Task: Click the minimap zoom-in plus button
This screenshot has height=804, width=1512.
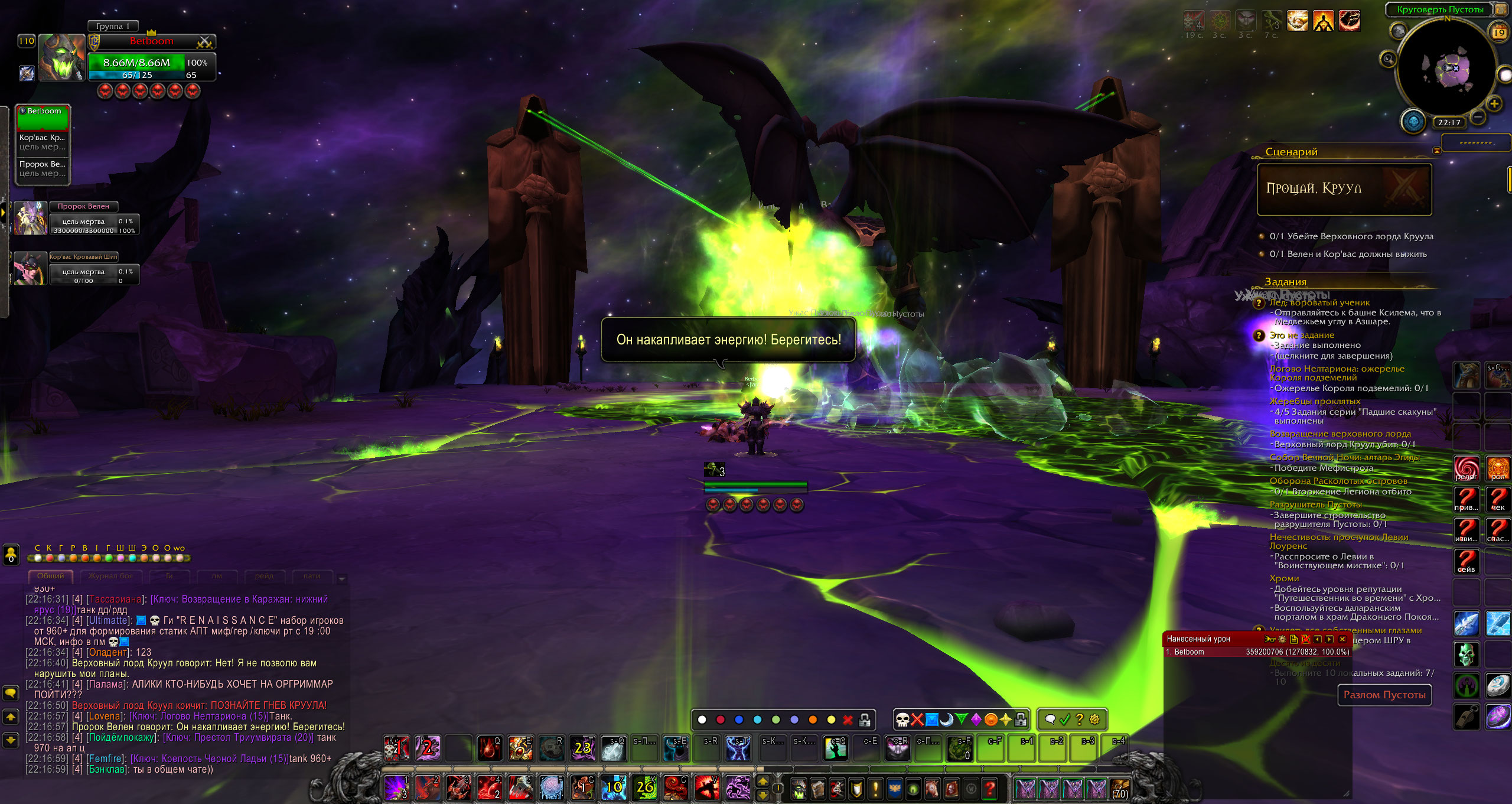Action: tap(1494, 104)
